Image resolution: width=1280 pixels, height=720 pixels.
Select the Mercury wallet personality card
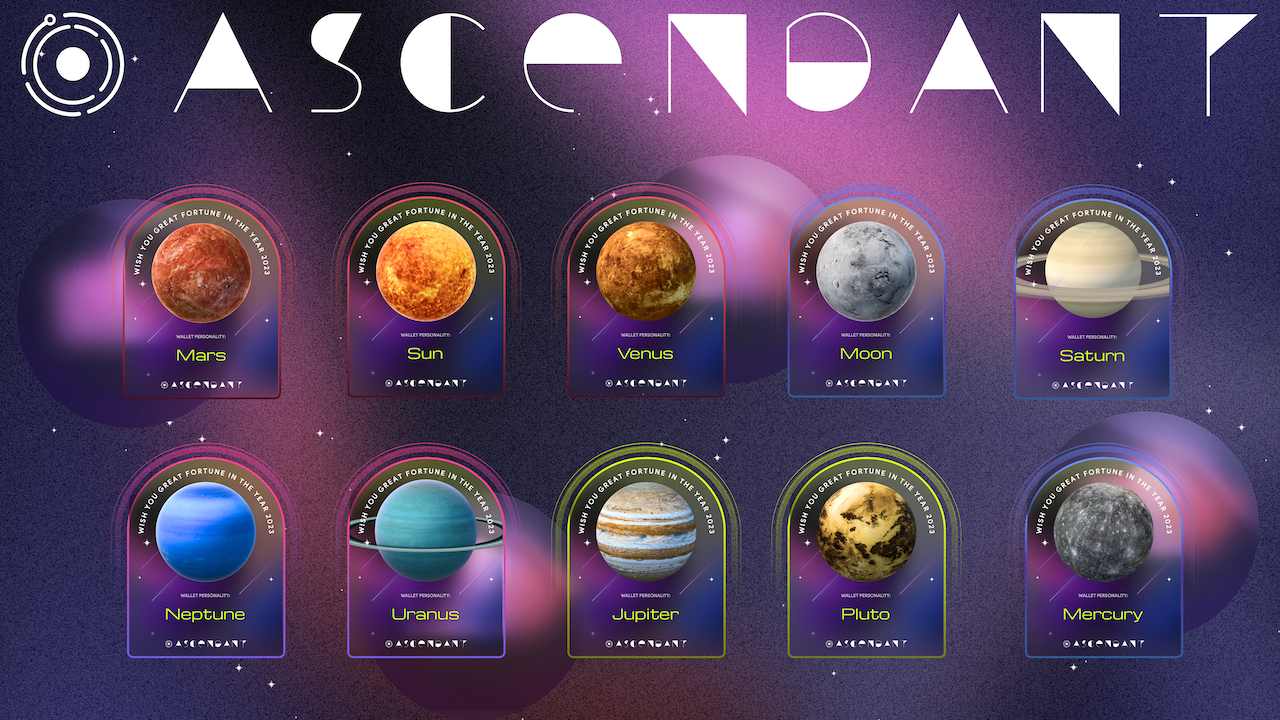coord(1103,560)
